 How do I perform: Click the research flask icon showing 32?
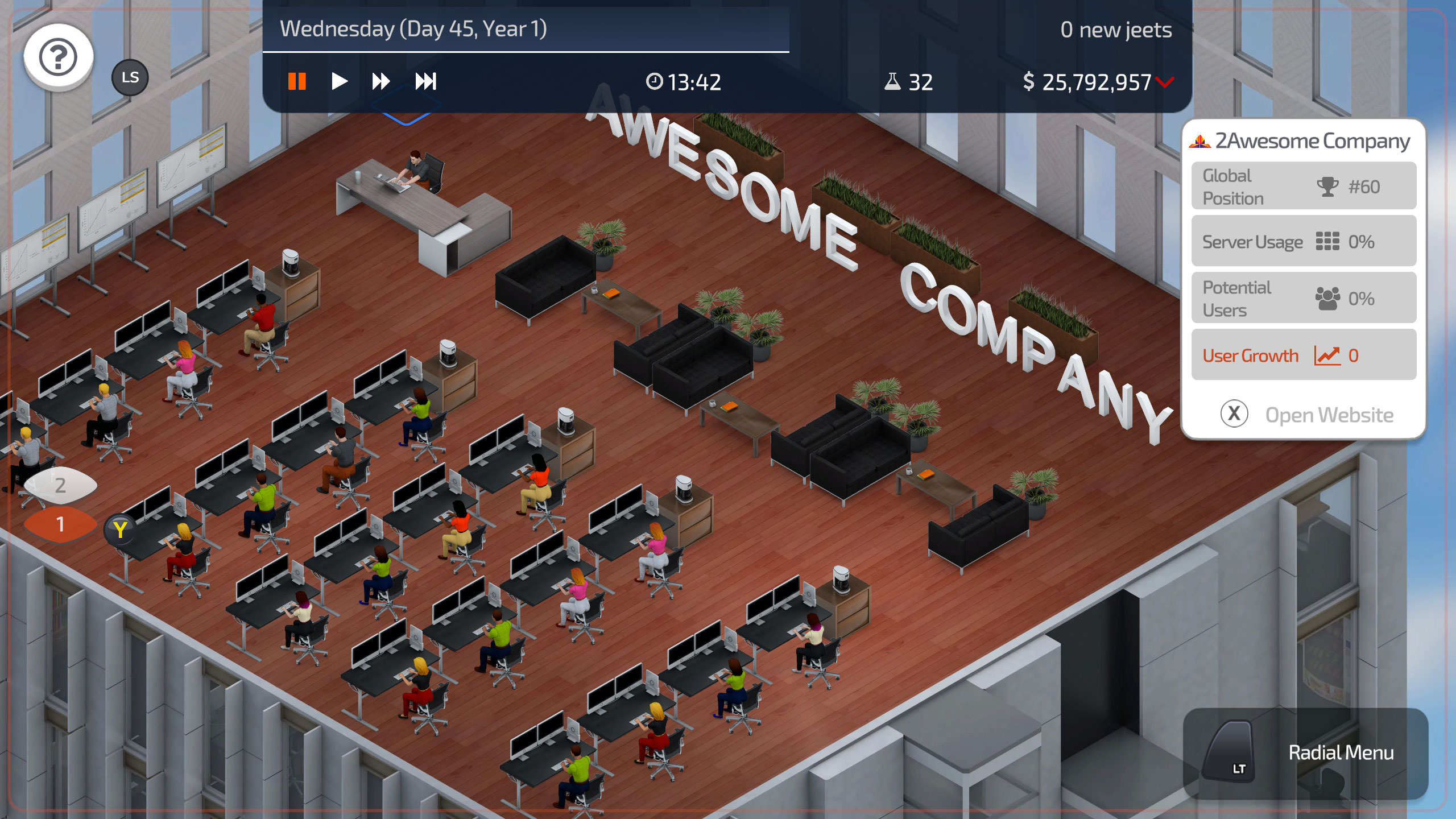893,81
